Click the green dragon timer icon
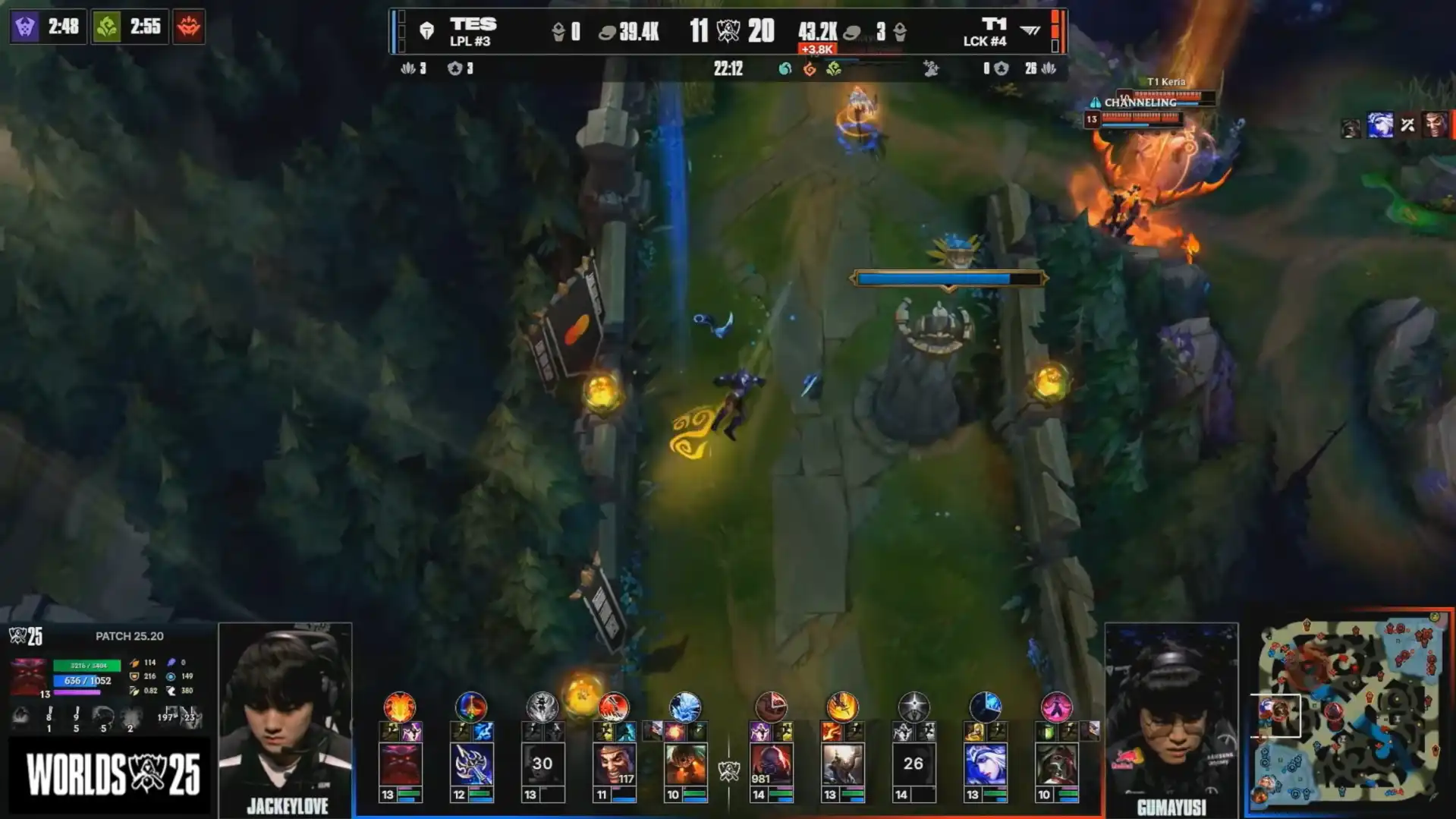 [x=107, y=27]
